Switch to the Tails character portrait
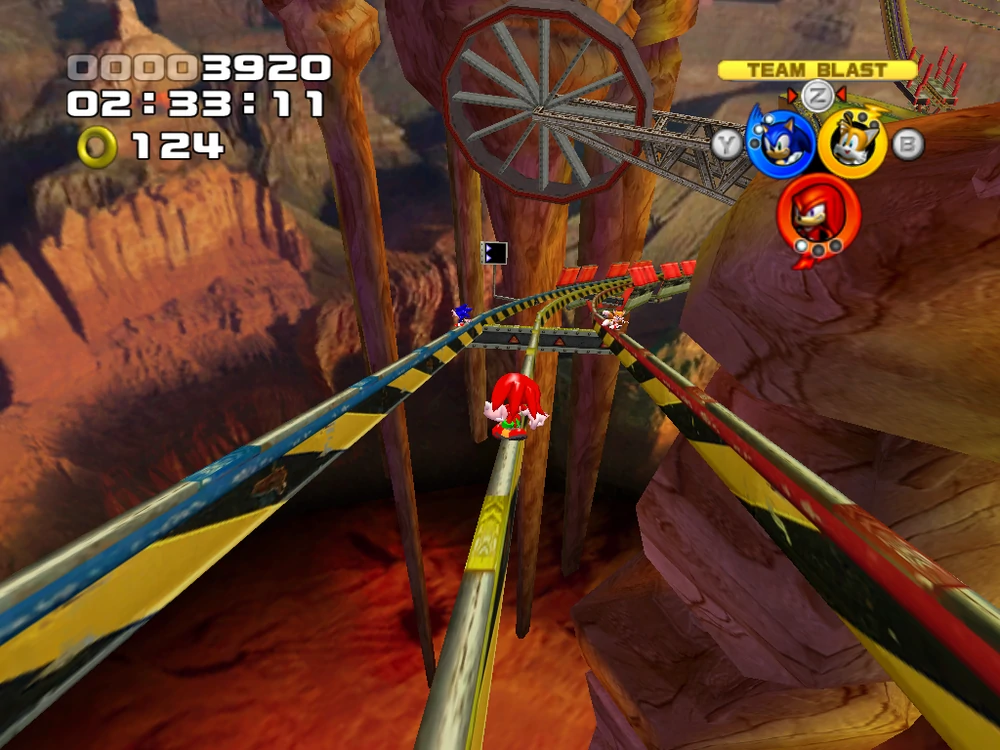The height and width of the screenshot is (750, 1000). click(852, 143)
